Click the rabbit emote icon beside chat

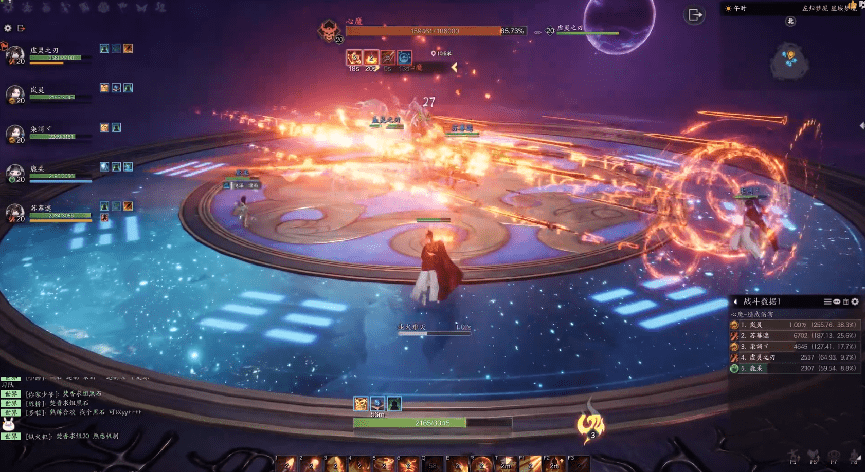(9, 426)
